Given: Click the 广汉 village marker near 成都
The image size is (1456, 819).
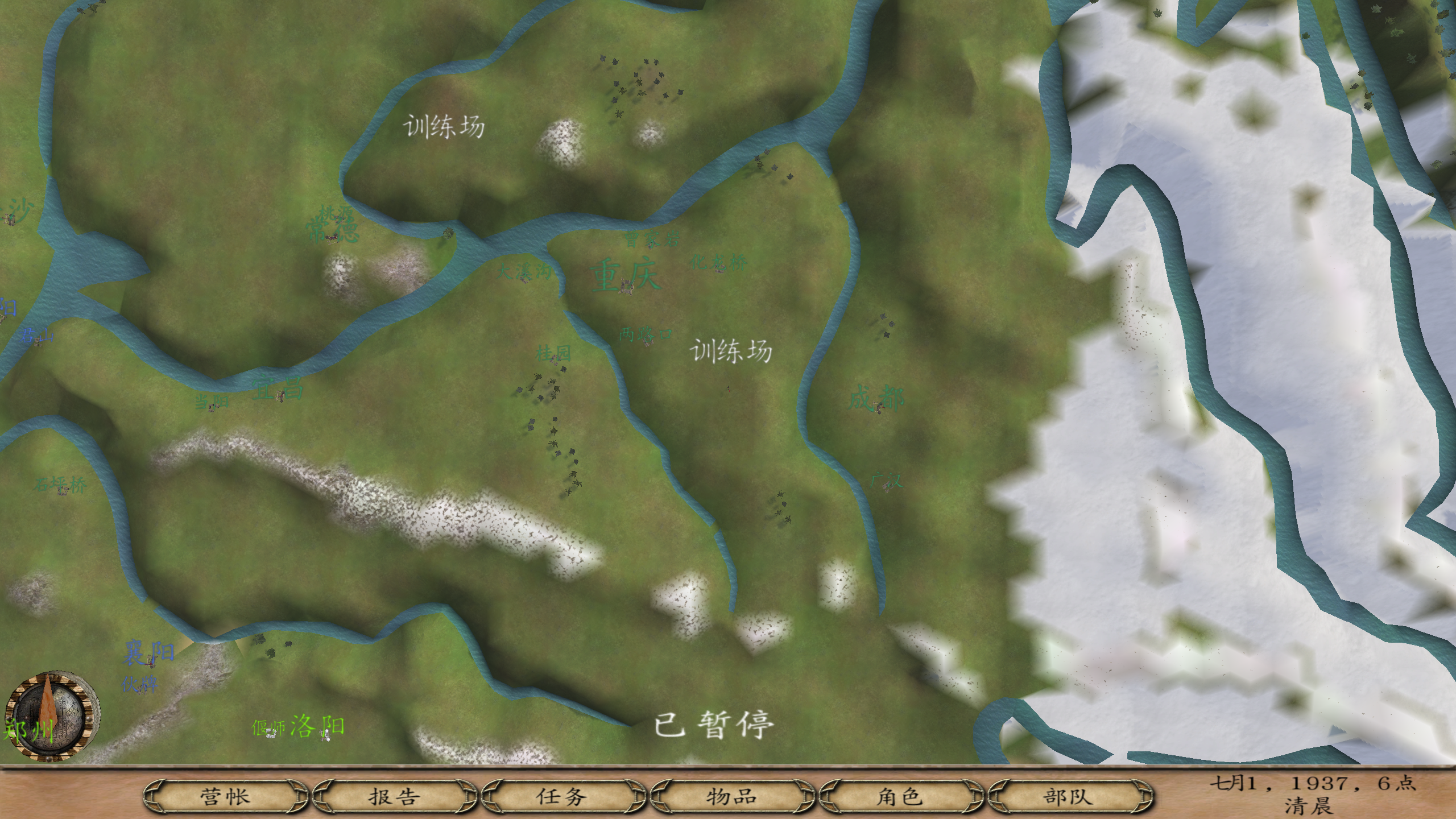Looking at the screenshot, I should coord(887,487).
